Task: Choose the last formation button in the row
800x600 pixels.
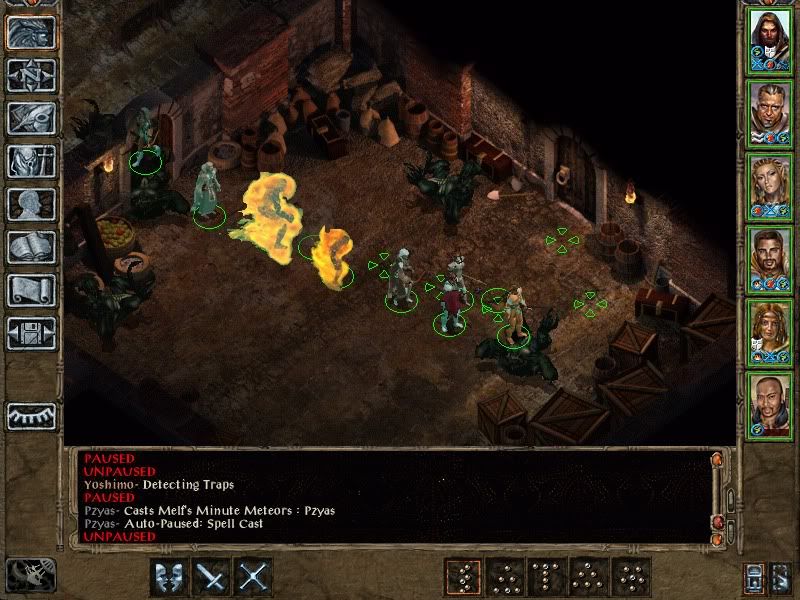Action: coord(631,577)
